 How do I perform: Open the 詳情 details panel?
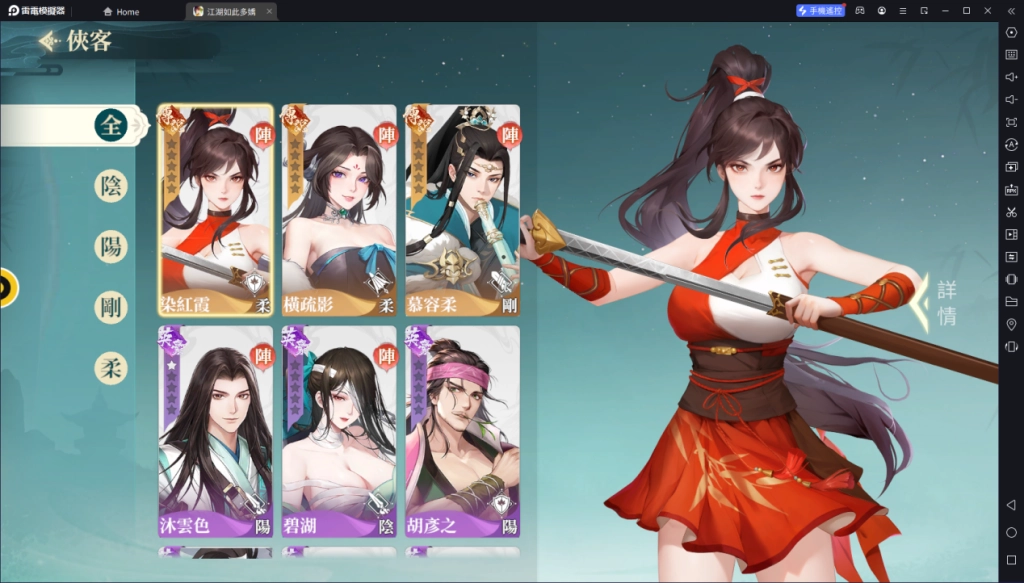pos(945,302)
